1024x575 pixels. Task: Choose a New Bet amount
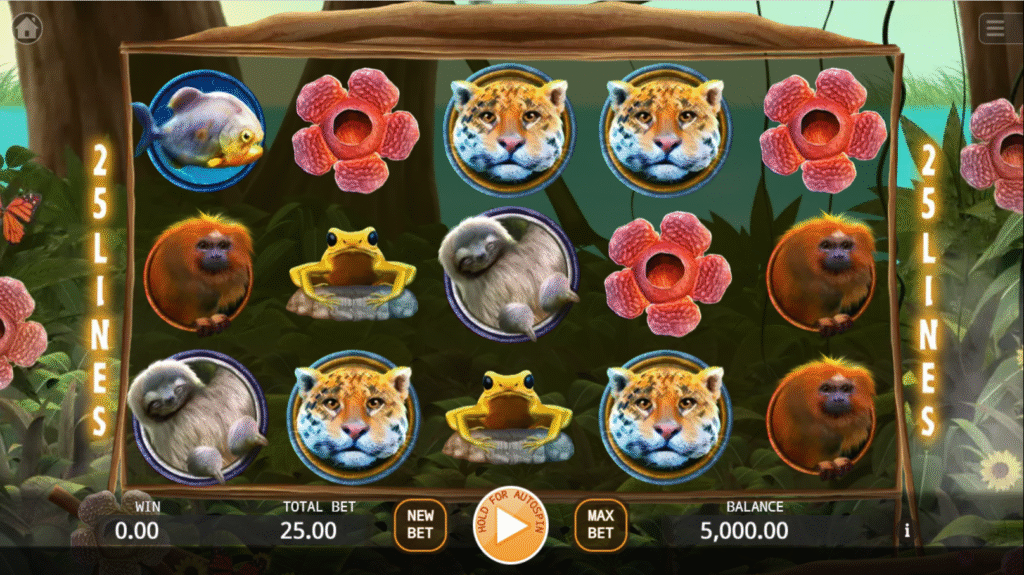420,525
